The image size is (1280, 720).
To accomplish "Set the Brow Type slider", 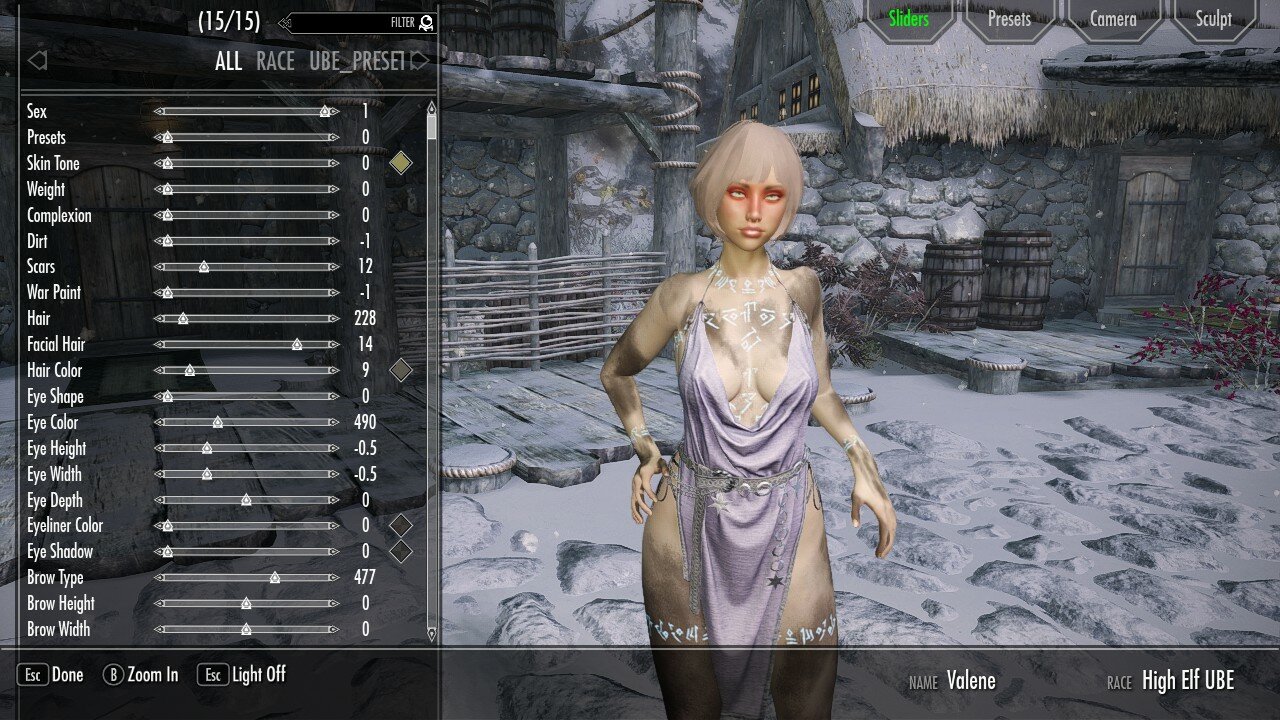I will [x=246, y=577].
